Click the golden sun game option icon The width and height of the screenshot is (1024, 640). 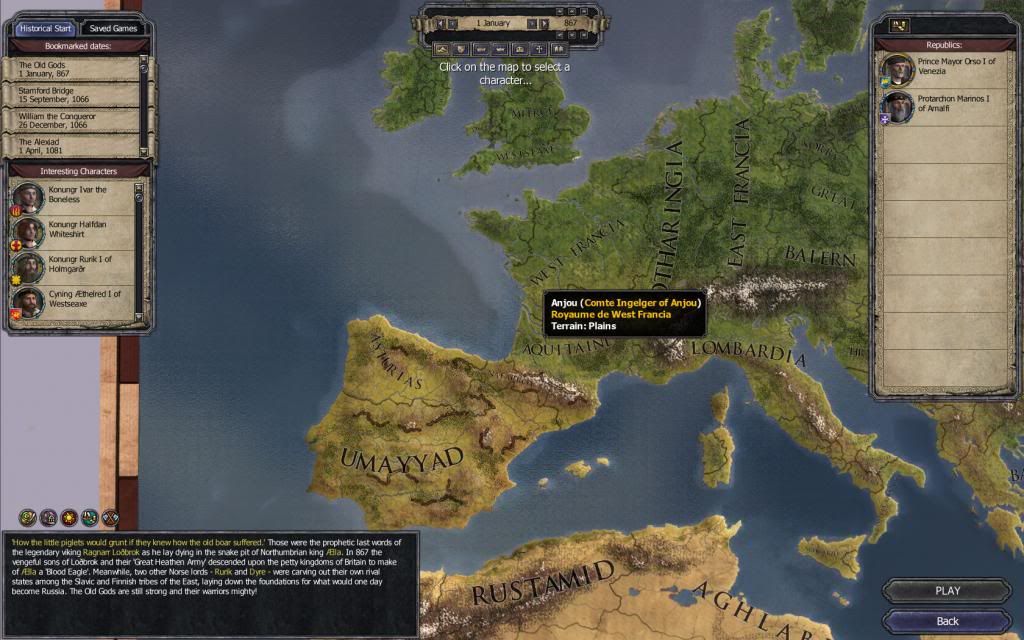click(x=68, y=517)
